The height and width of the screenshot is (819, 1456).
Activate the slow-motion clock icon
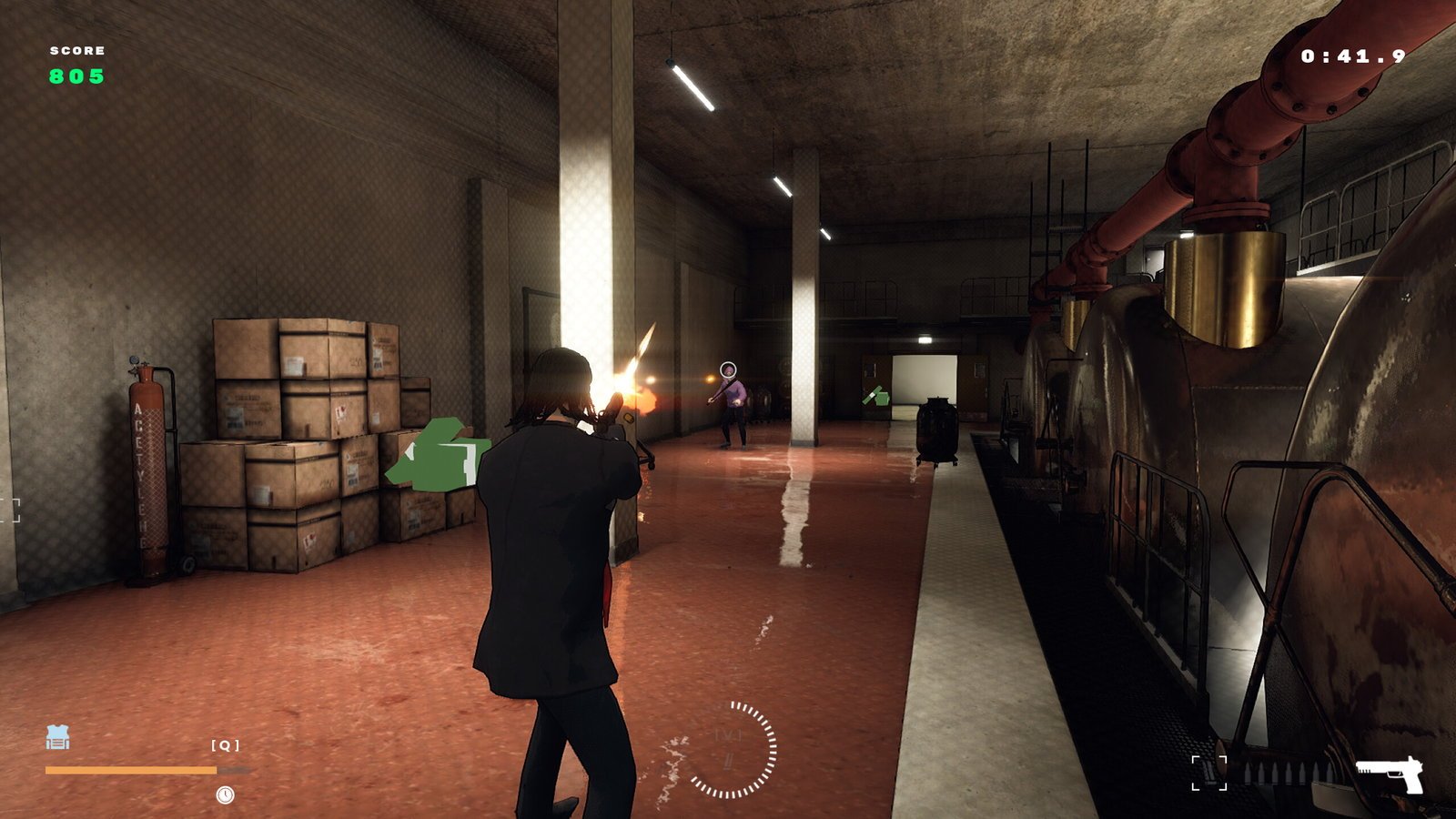click(225, 795)
